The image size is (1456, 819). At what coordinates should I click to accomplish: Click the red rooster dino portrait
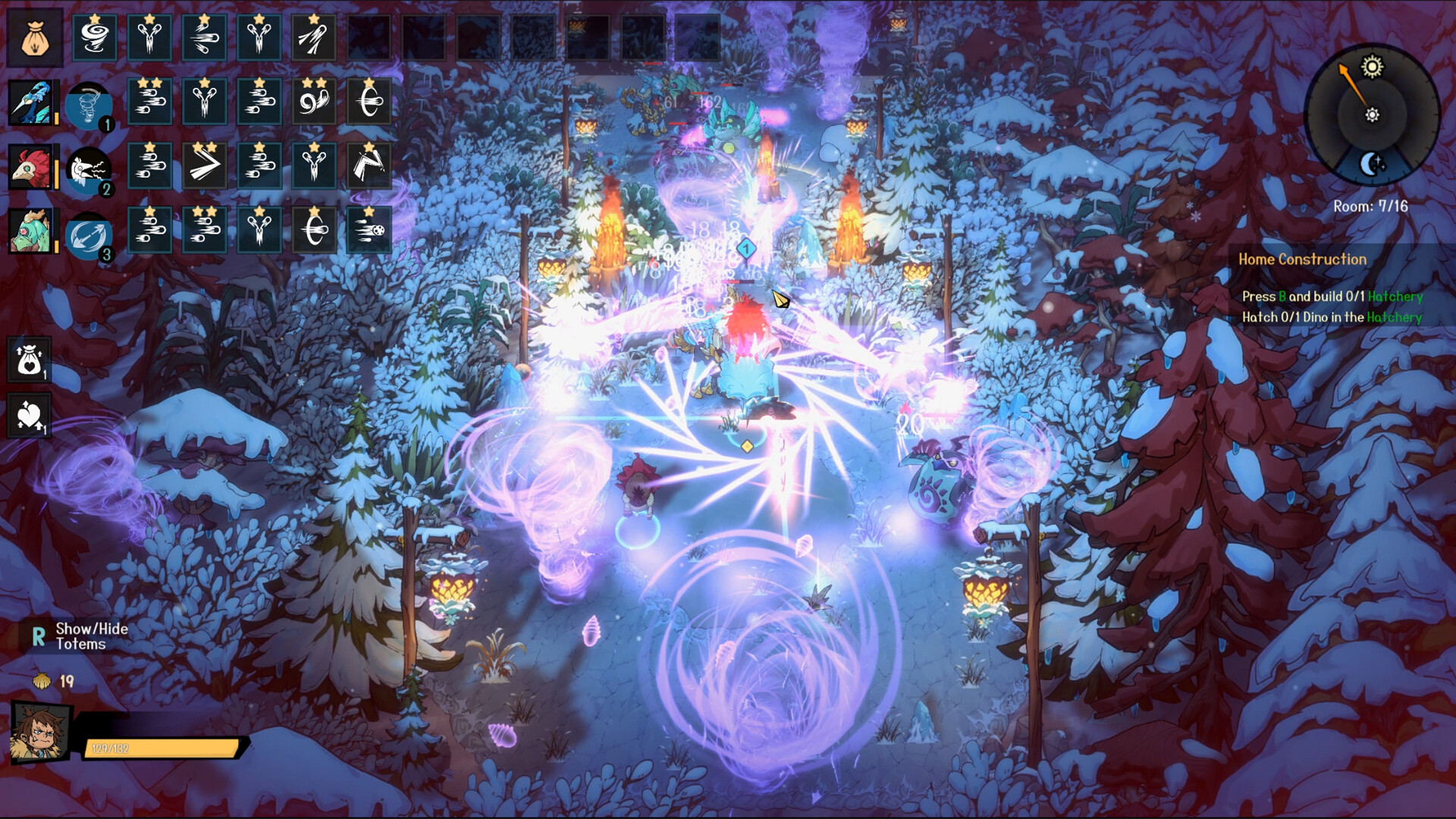pyautogui.click(x=31, y=167)
